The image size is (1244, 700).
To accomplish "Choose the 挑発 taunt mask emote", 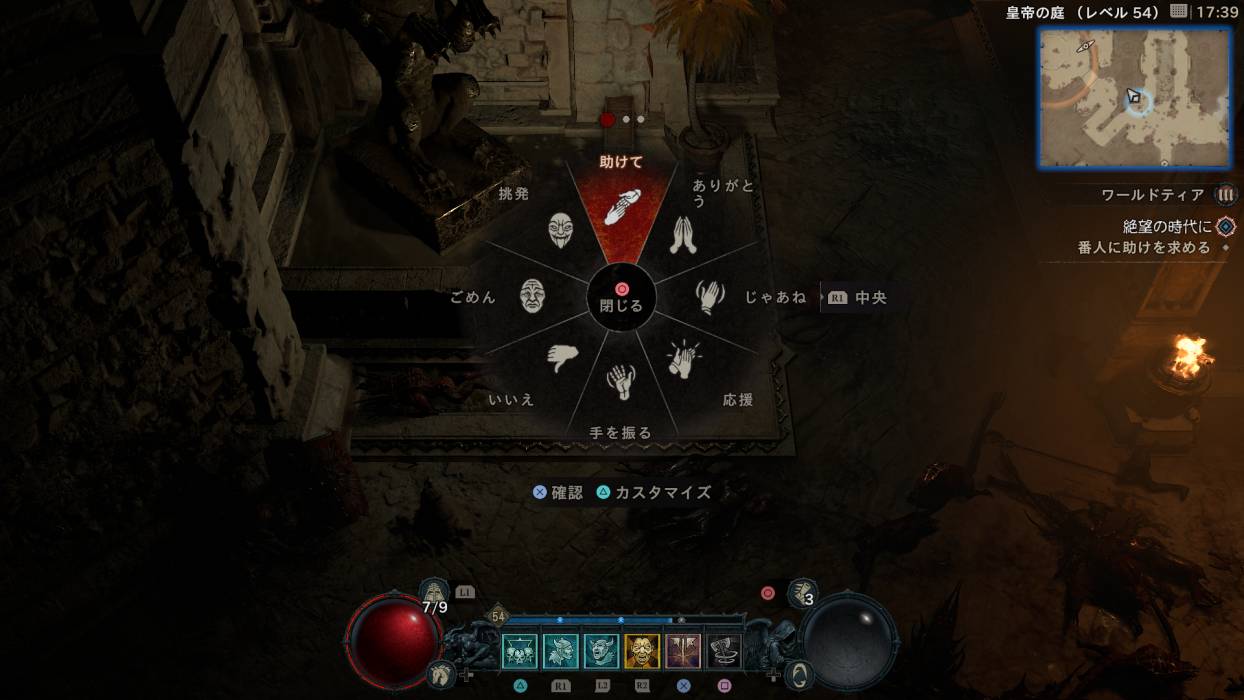I will tap(561, 231).
